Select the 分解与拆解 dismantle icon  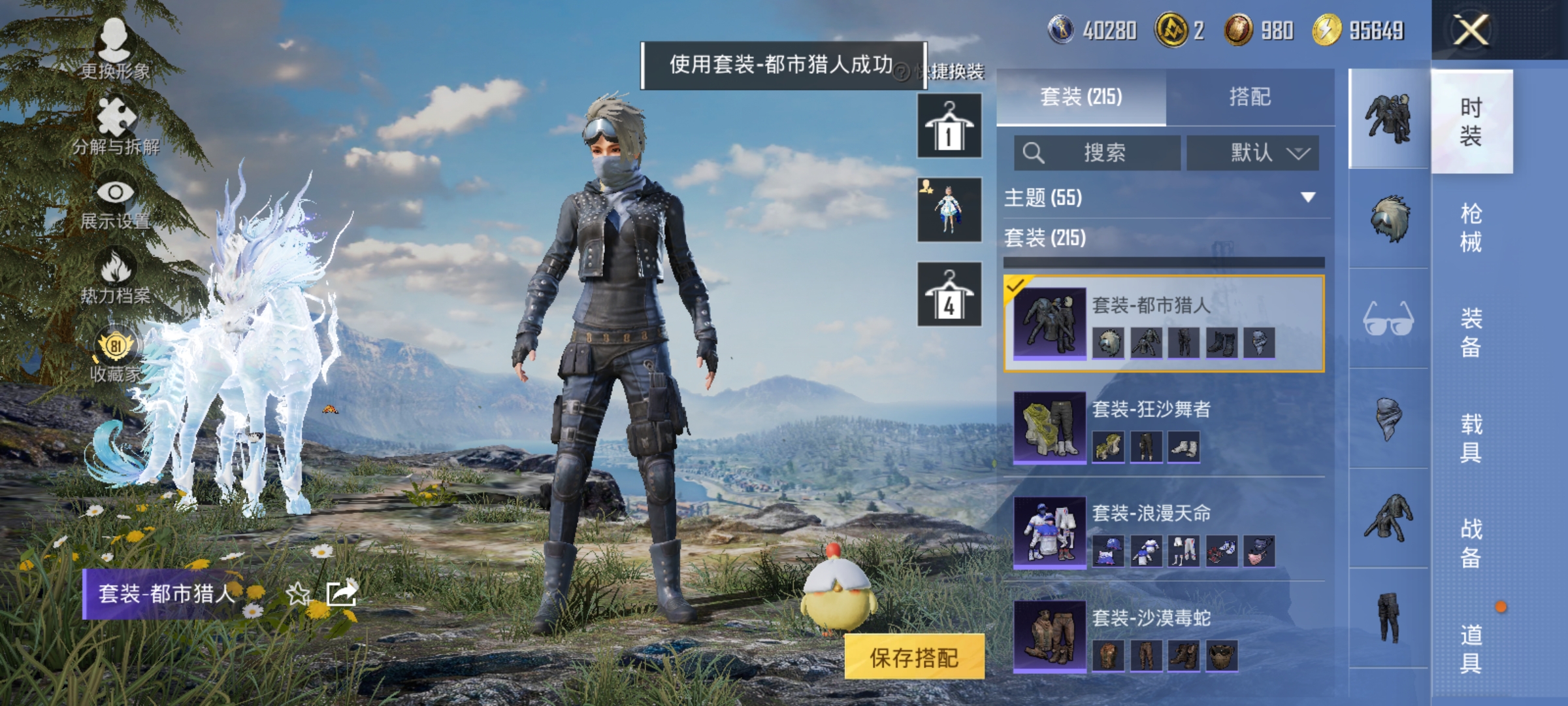click(114, 121)
